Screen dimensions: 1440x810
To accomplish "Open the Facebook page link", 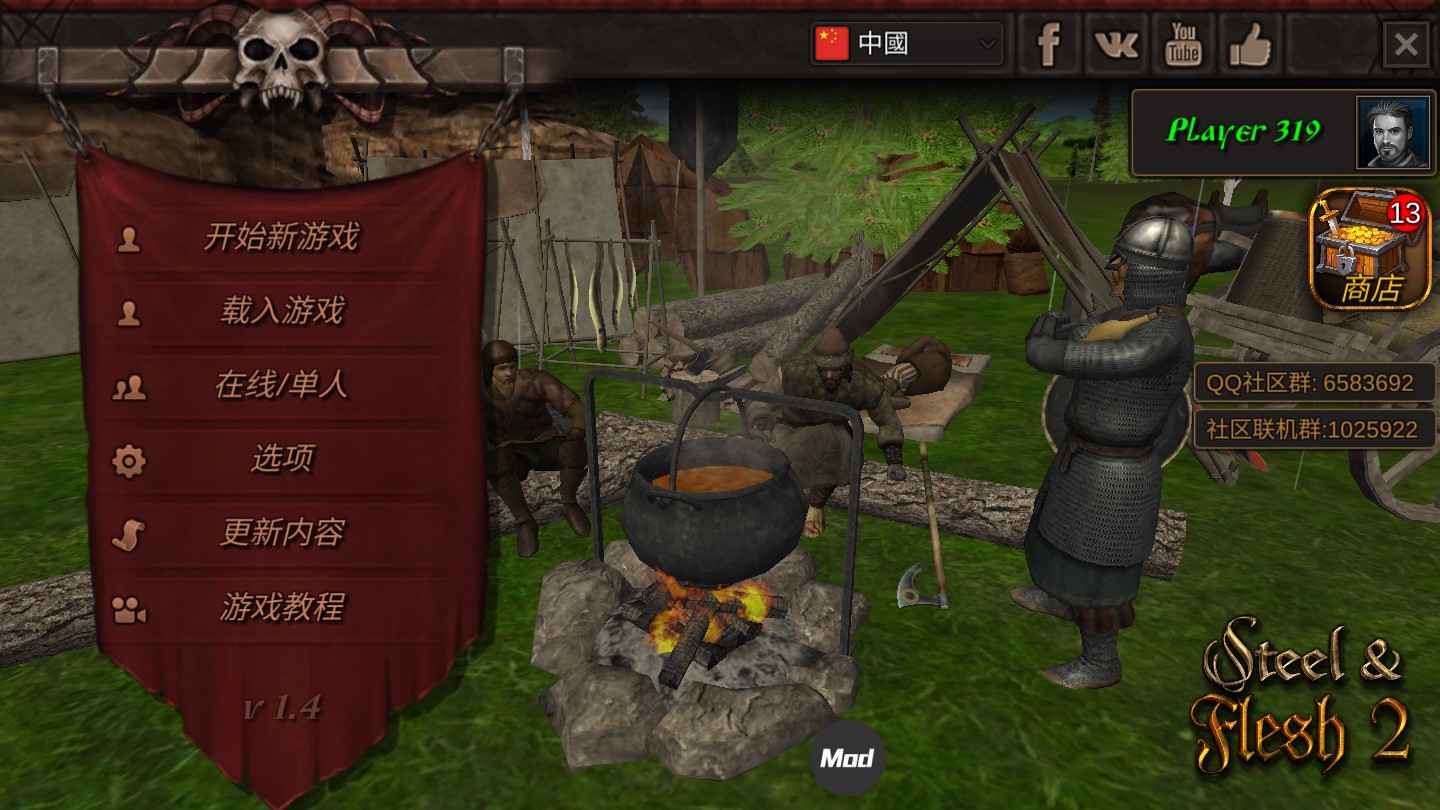I will pos(1048,45).
